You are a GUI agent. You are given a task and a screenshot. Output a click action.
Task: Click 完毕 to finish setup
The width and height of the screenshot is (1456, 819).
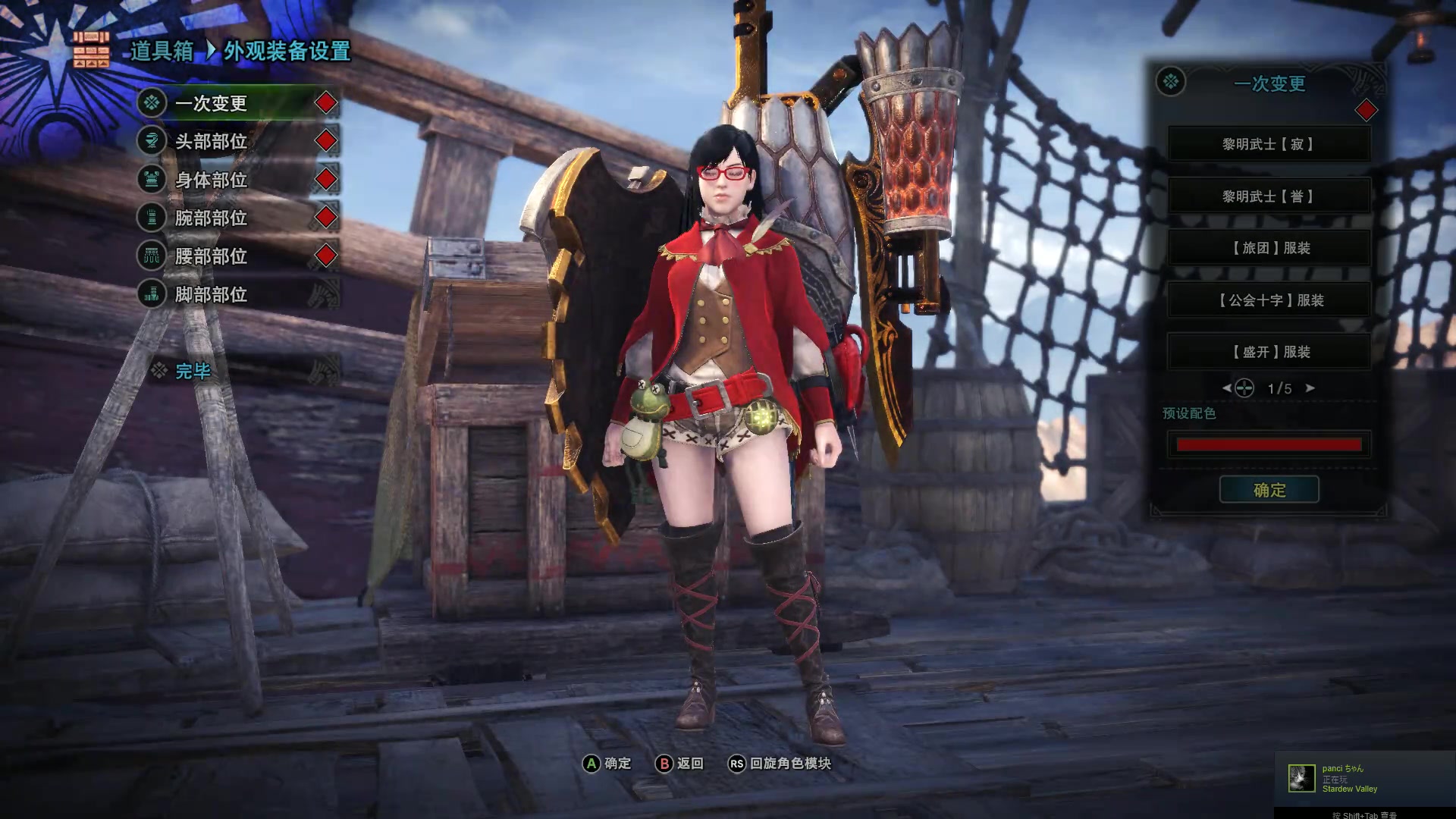193,371
